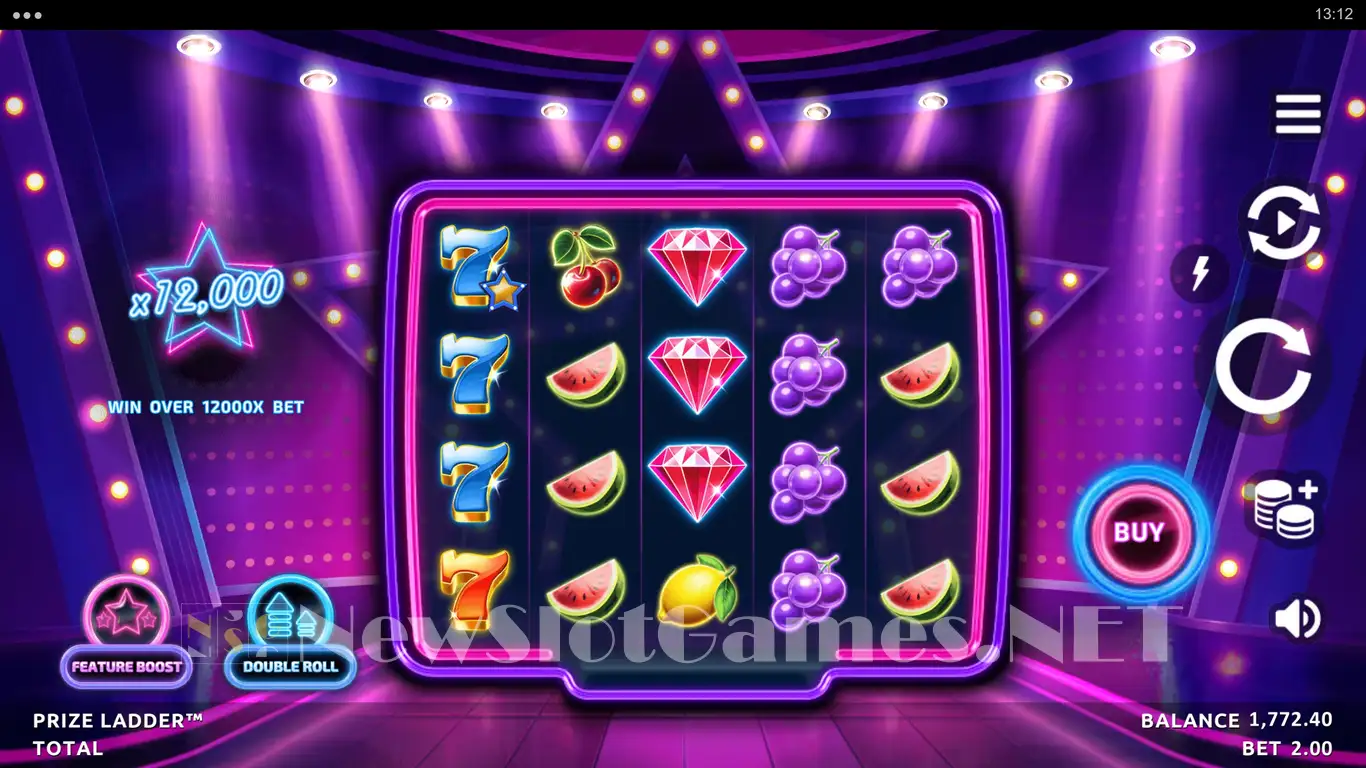Start autoplay spins

point(1283,224)
